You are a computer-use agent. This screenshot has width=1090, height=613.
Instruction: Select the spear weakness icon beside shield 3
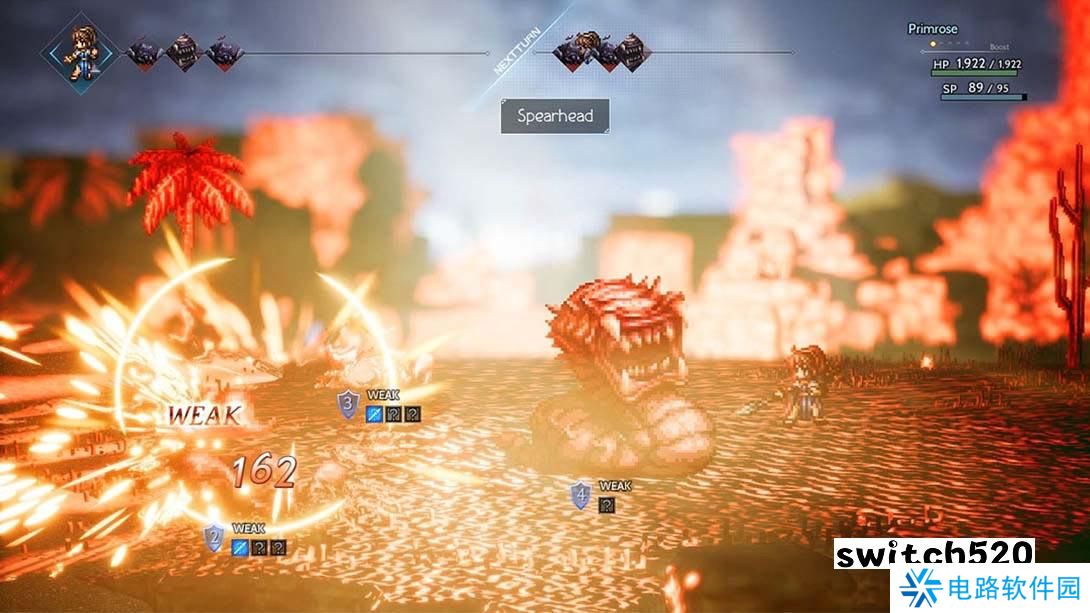[374, 413]
